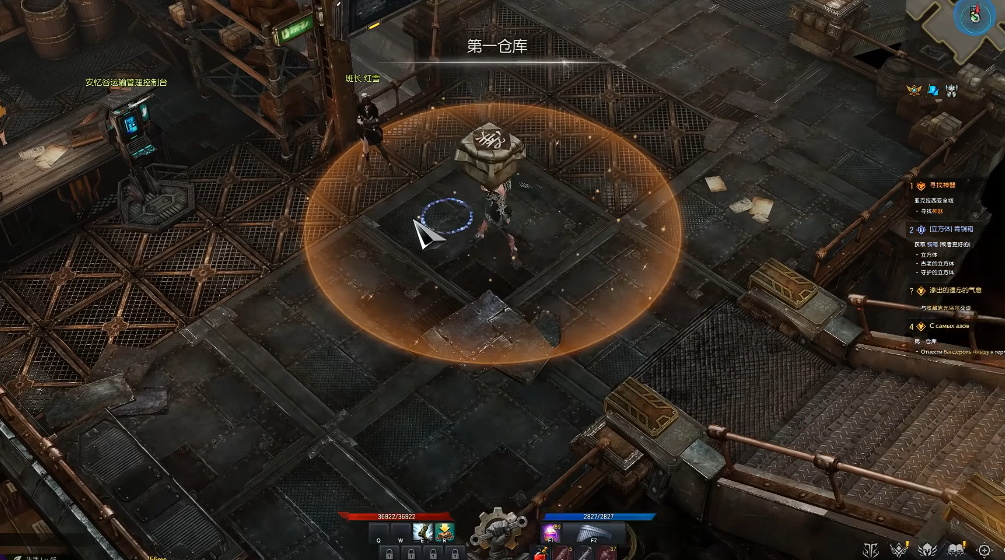The width and height of the screenshot is (1005, 560).
Task: Open the minimap in the corner
Action: coord(967,18)
